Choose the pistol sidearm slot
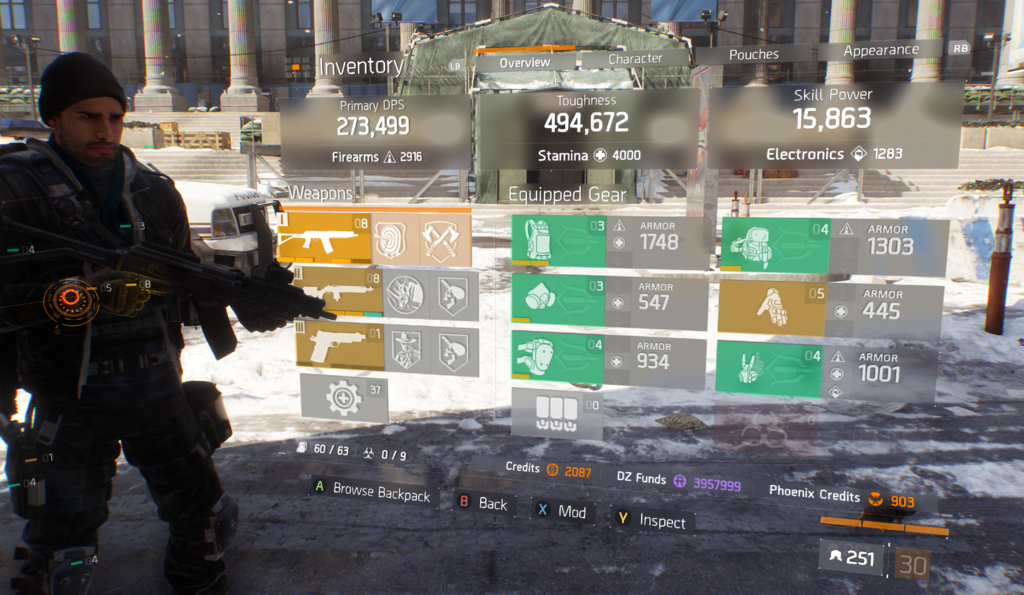1024x595 pixels. coord(386,346)
